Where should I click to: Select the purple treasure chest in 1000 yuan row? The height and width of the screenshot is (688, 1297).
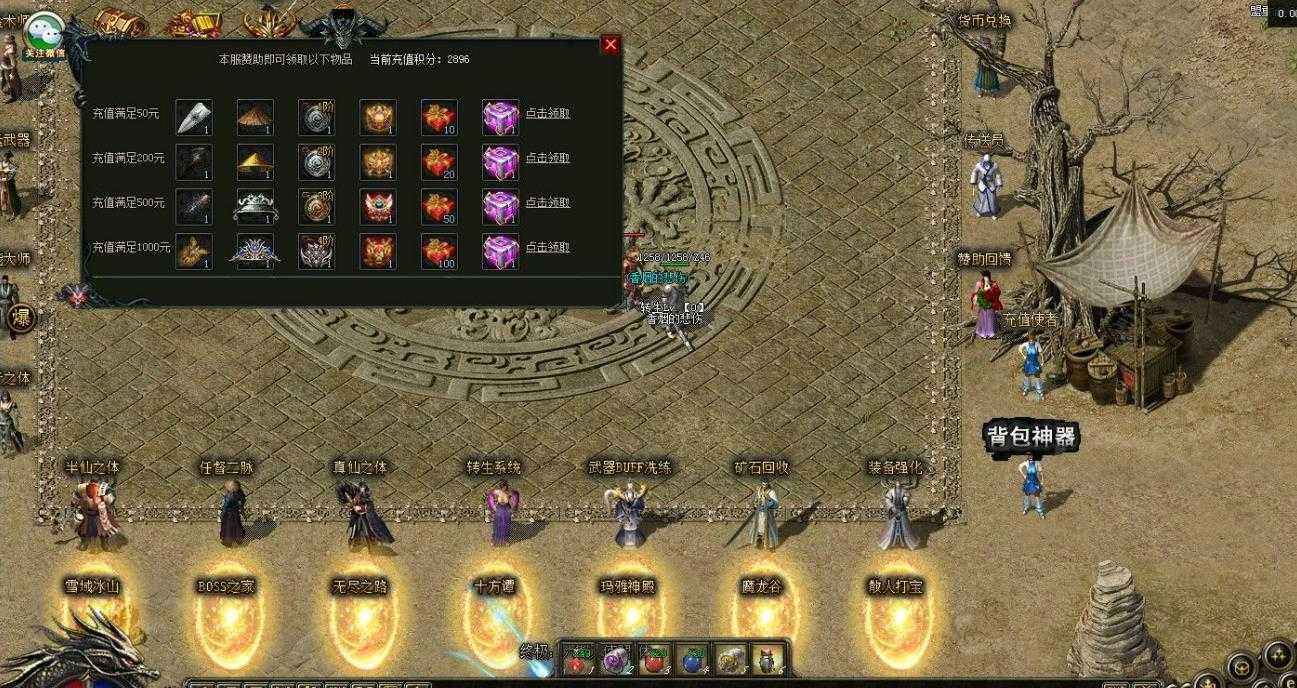coord(500,251)
